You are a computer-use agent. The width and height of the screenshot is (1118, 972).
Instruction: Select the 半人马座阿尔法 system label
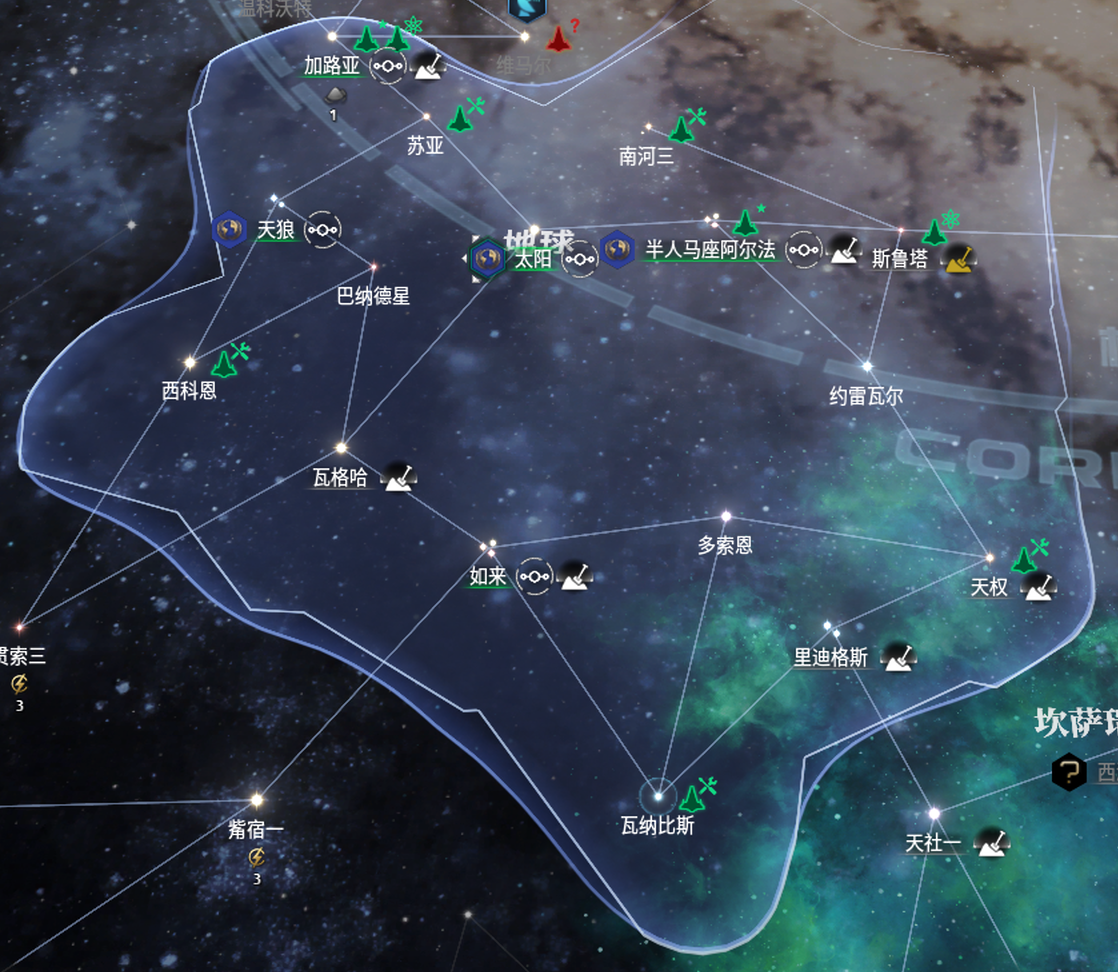[x=710, y=250]
